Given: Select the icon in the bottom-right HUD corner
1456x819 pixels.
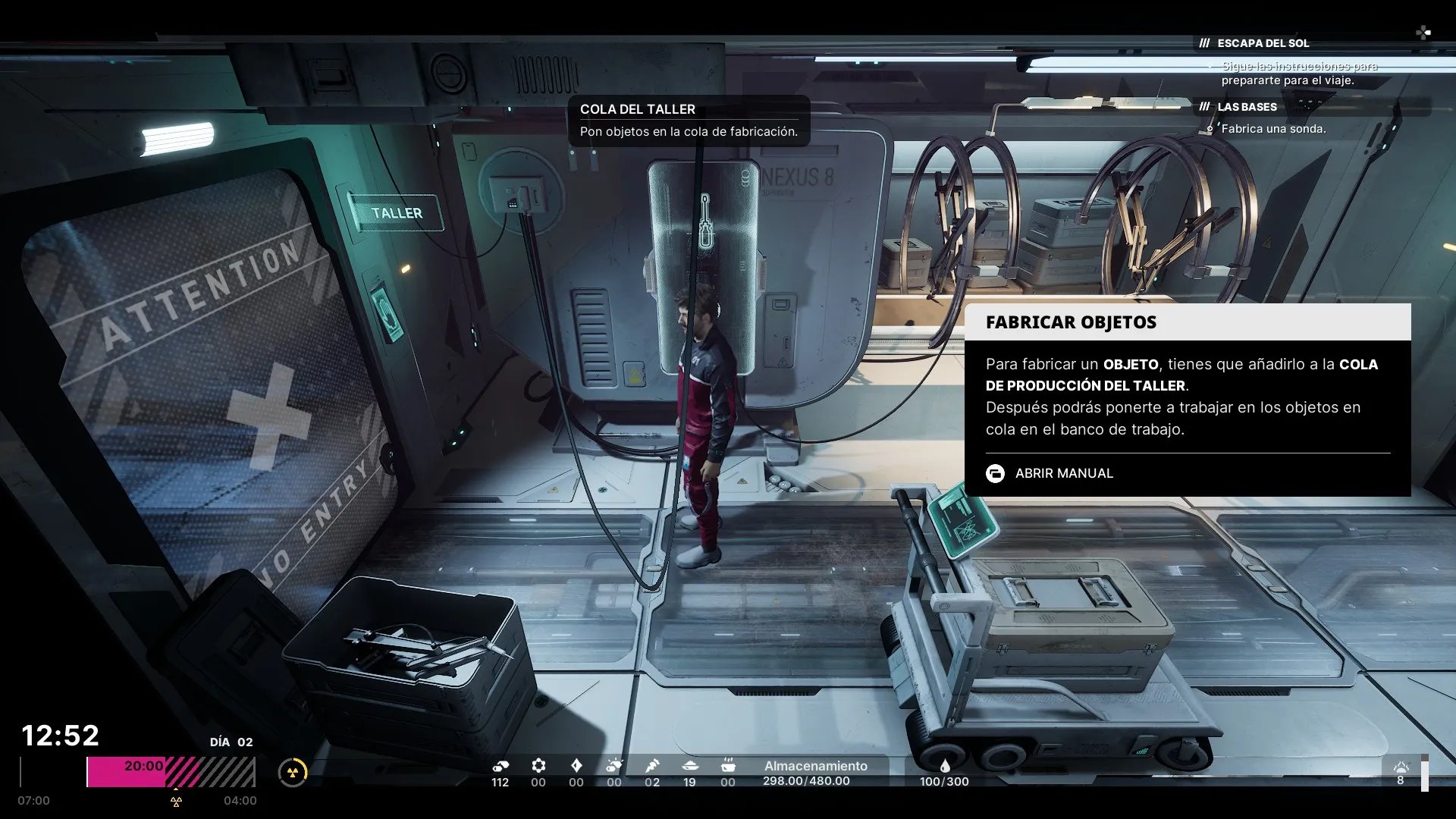Looking at the screenshot, I should coord(1401,767).
